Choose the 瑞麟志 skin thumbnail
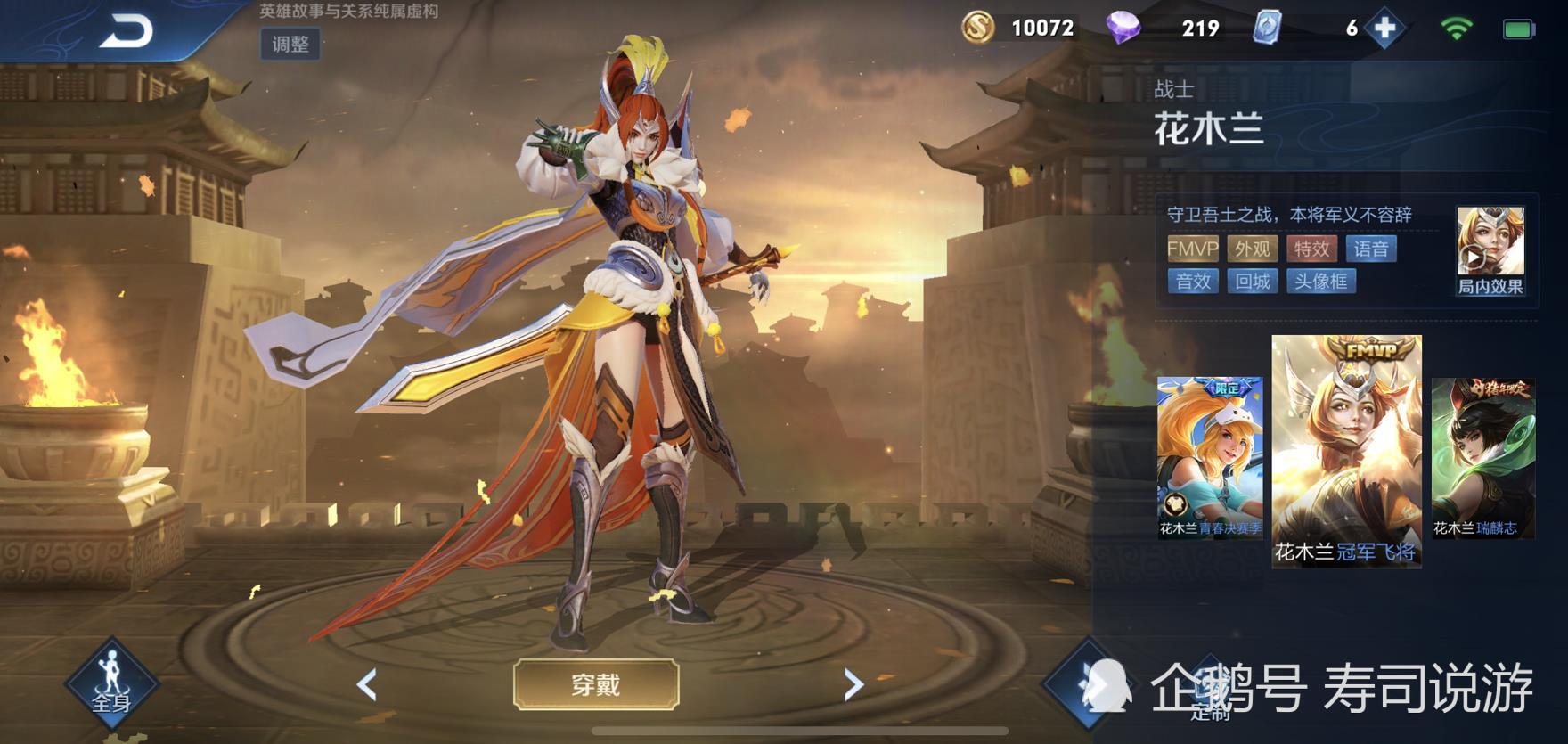Viewport: 1568px width, 744px height. pyautogui.click(x=1483, y=457)
